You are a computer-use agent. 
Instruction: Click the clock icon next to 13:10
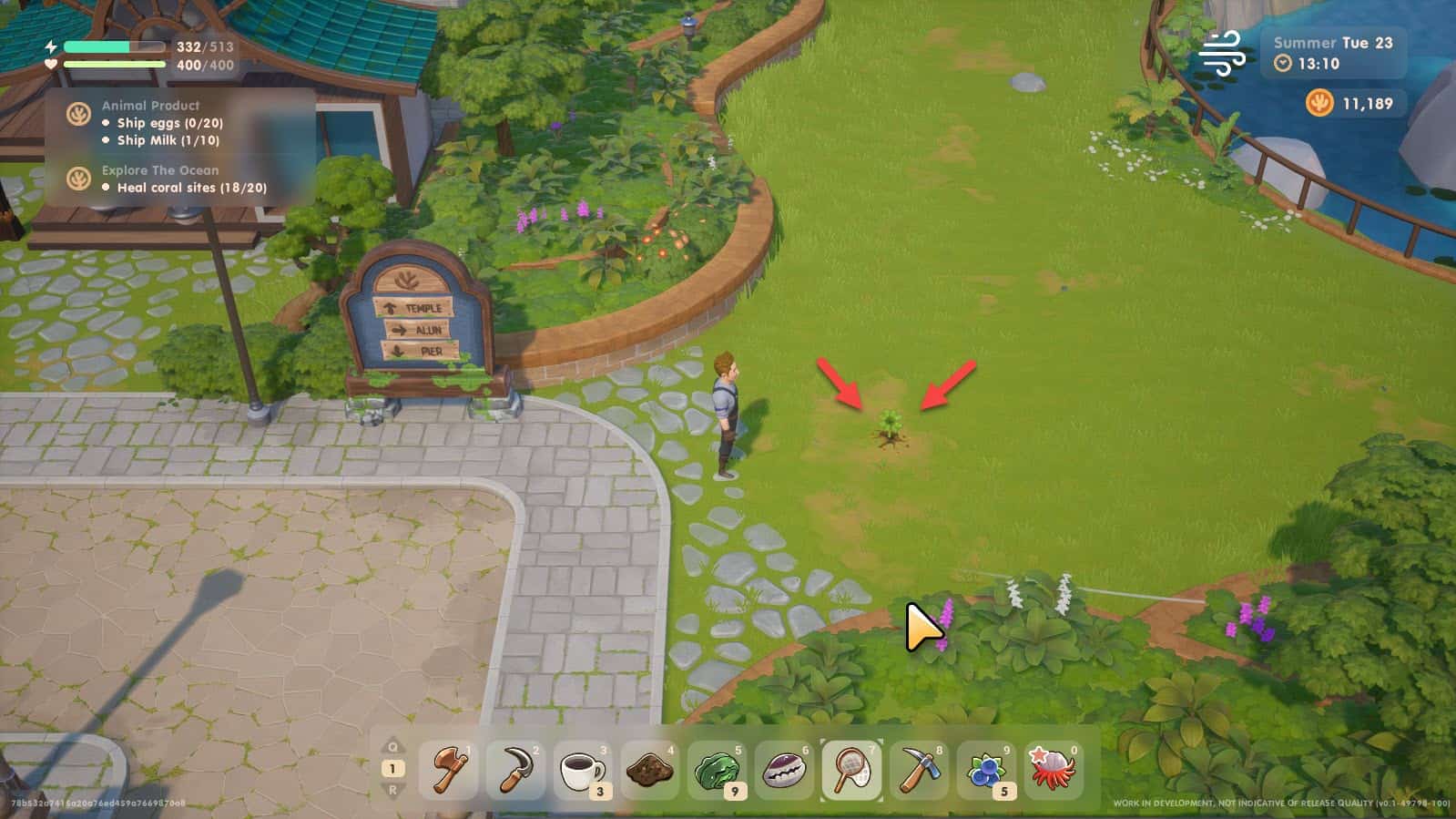tap(1283, 64)
